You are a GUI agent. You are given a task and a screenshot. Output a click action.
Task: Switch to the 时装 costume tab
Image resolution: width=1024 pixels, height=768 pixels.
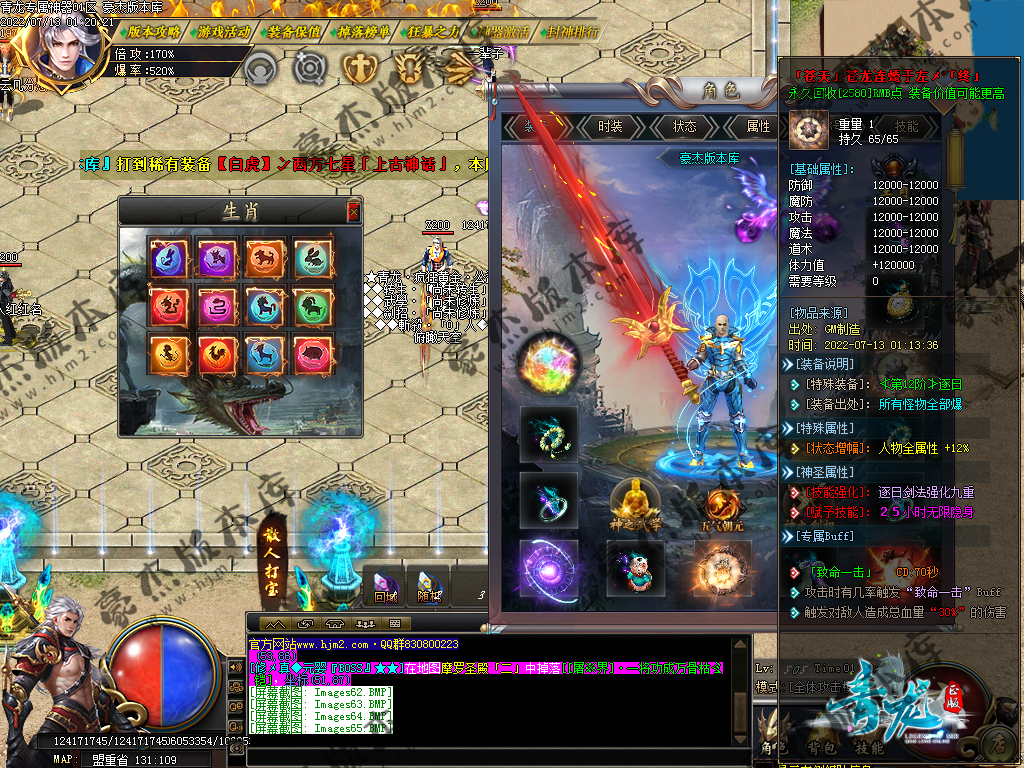tap(610, 127)
